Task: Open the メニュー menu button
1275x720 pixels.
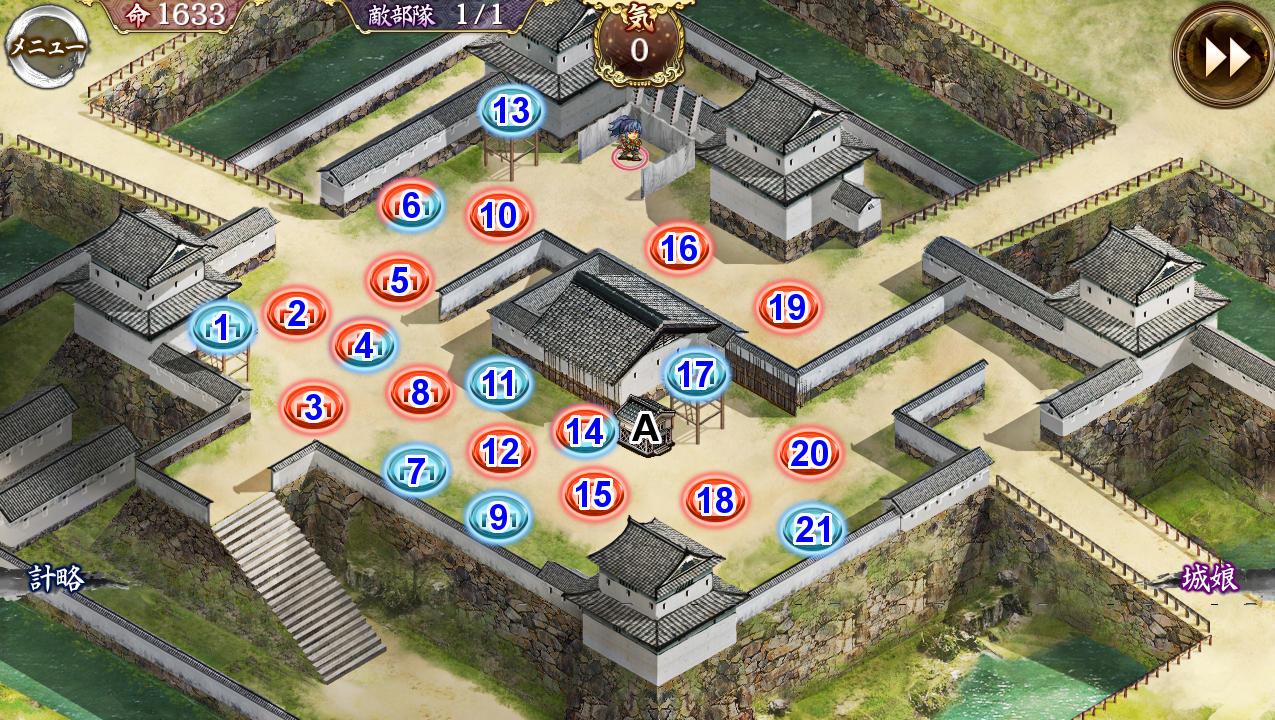Action: coord(46,46)
